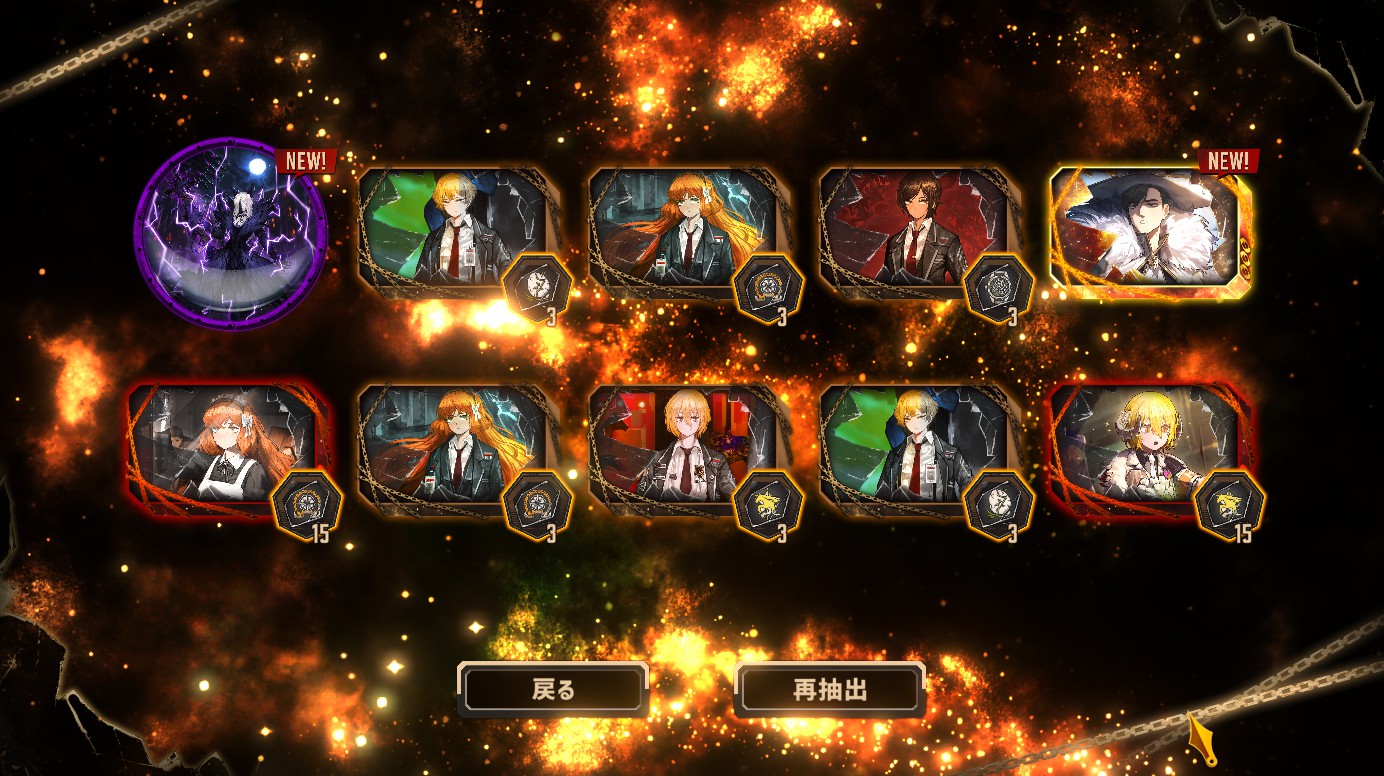
Task: Select the purple lightning orb E.G.O result
Action: pyautogui.click(x=230, y=234)
